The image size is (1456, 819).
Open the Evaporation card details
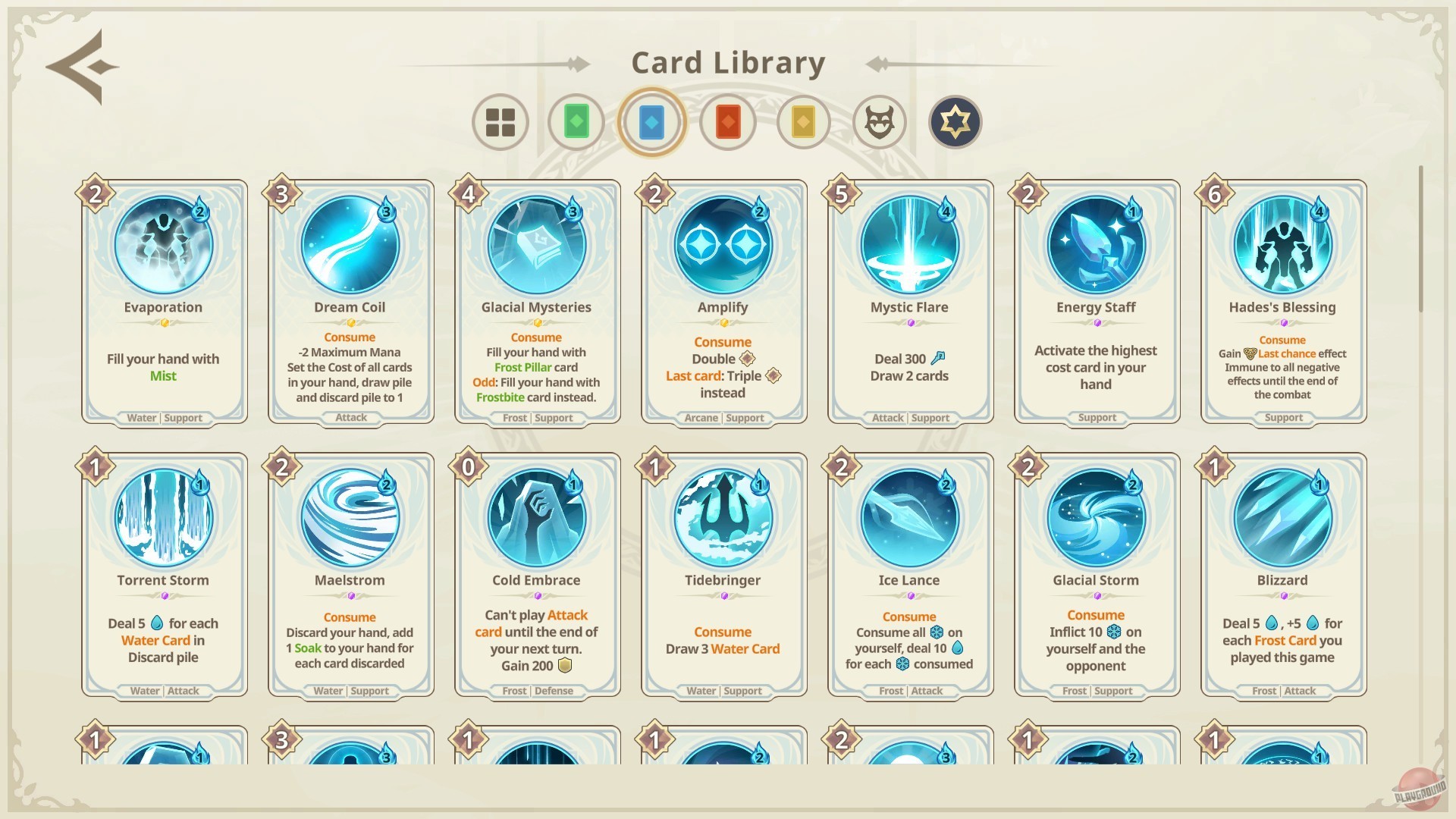tap(163, 301)
